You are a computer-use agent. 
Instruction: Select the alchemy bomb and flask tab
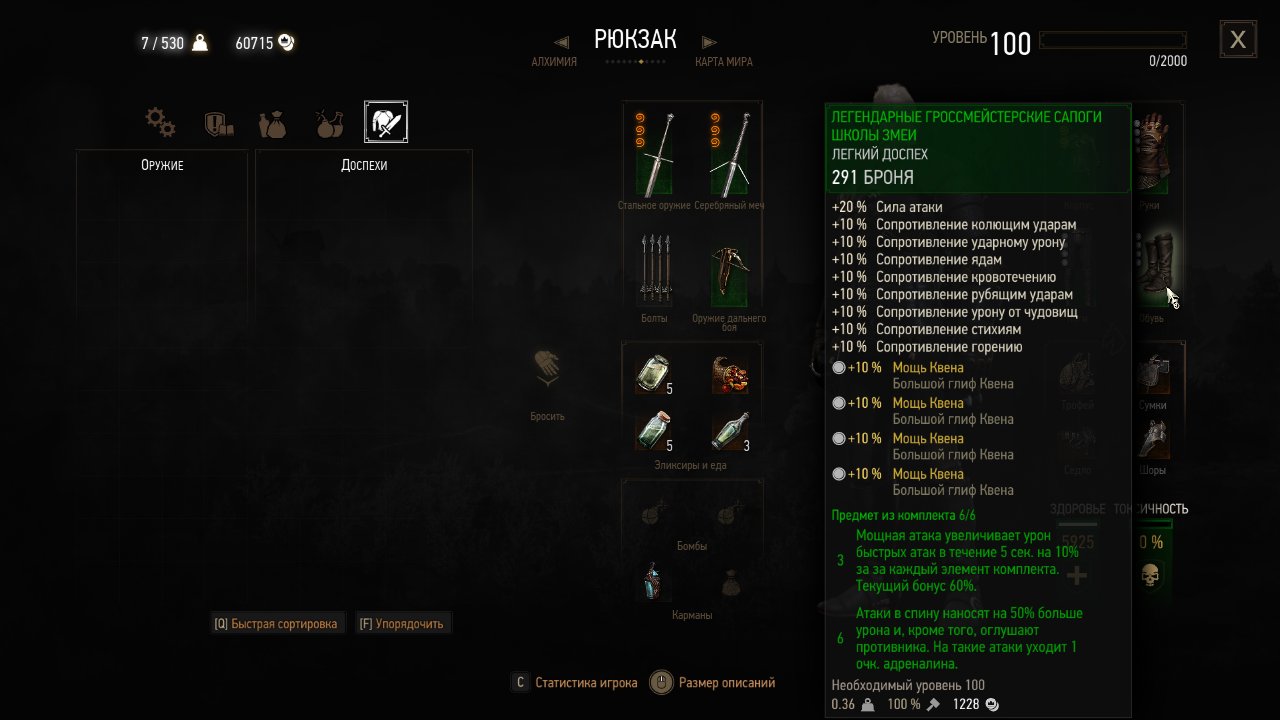coord(328,123)
